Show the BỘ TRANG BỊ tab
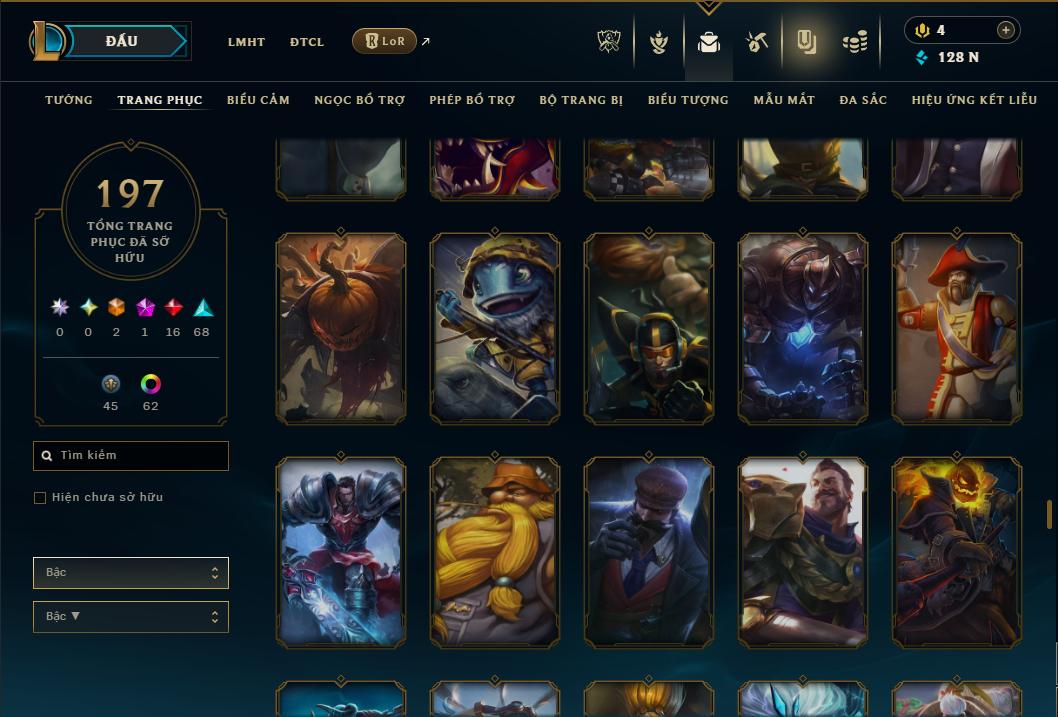 click(x=581, y=100)
